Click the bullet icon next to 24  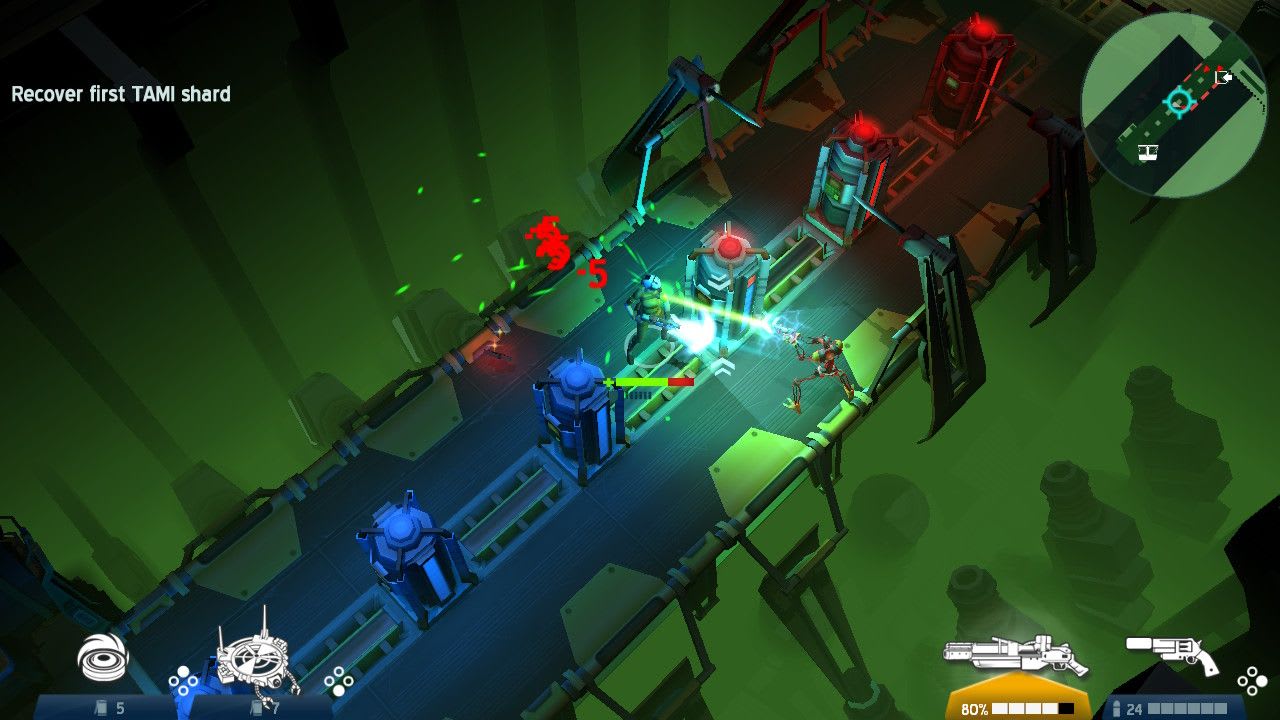(1117, 708)
